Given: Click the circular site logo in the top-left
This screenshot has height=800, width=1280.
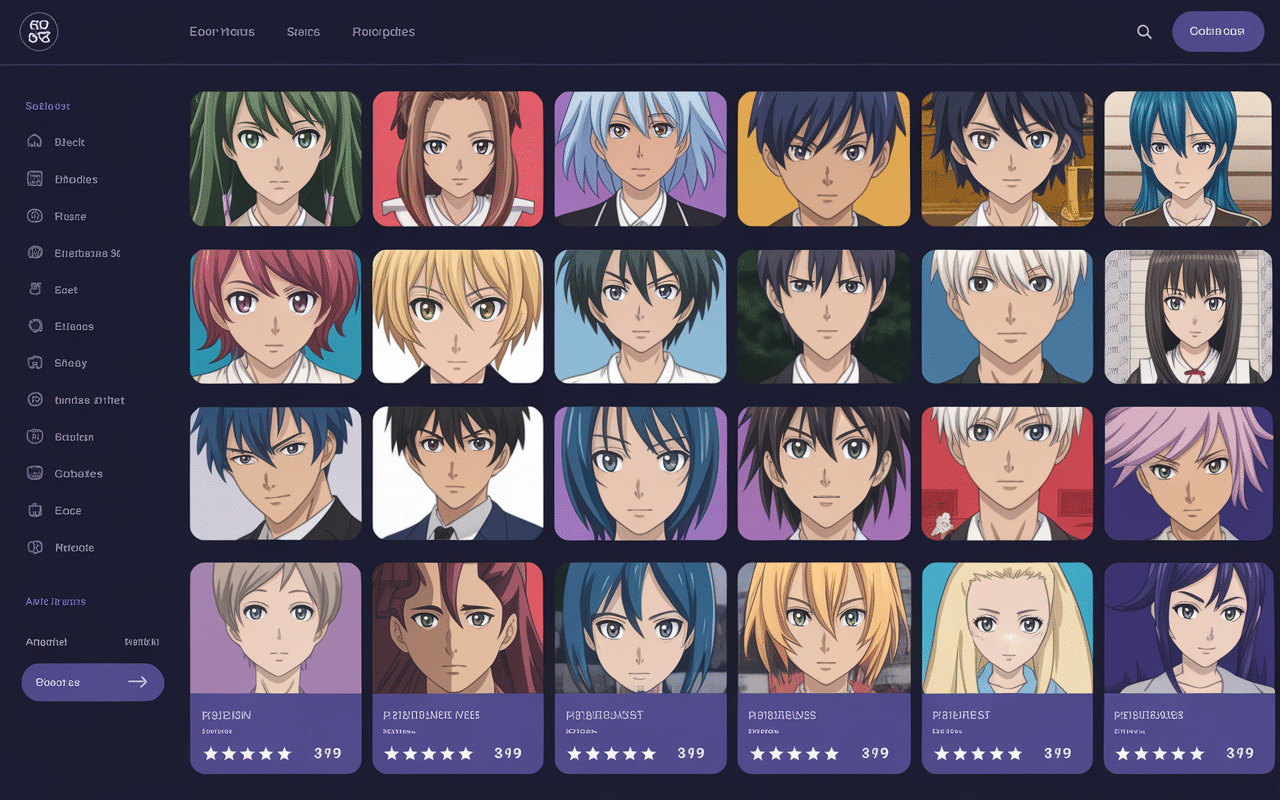Looking at the screenshot, I should coord(38,32).
